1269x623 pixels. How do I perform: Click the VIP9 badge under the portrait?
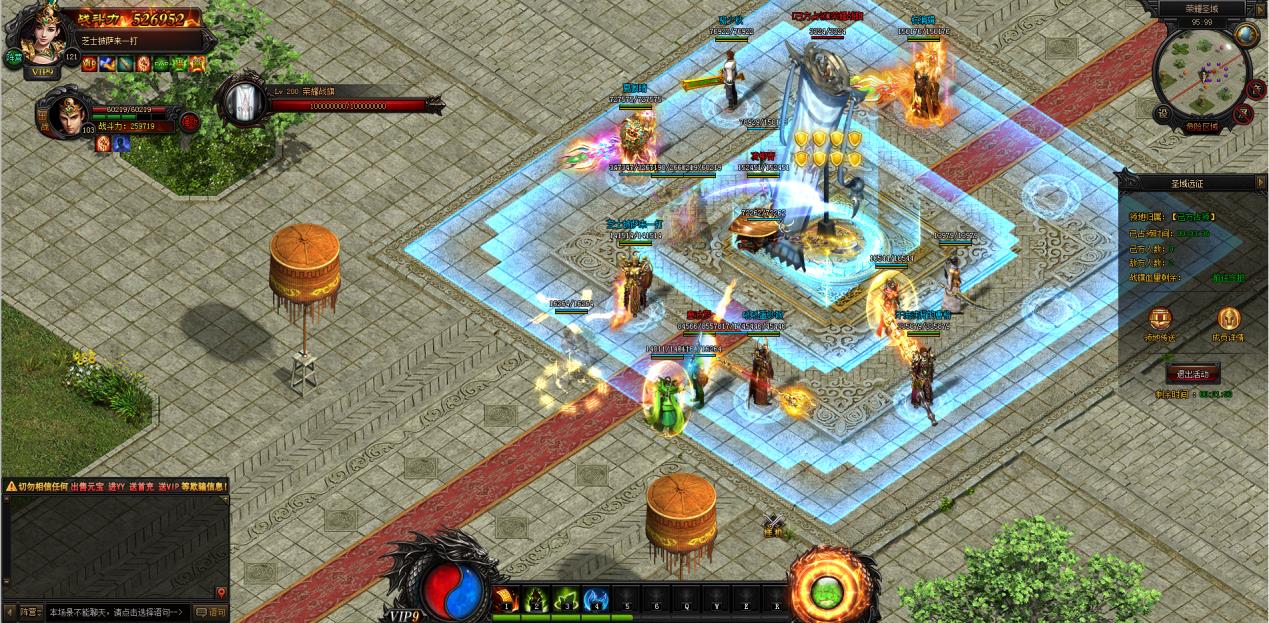42,72
